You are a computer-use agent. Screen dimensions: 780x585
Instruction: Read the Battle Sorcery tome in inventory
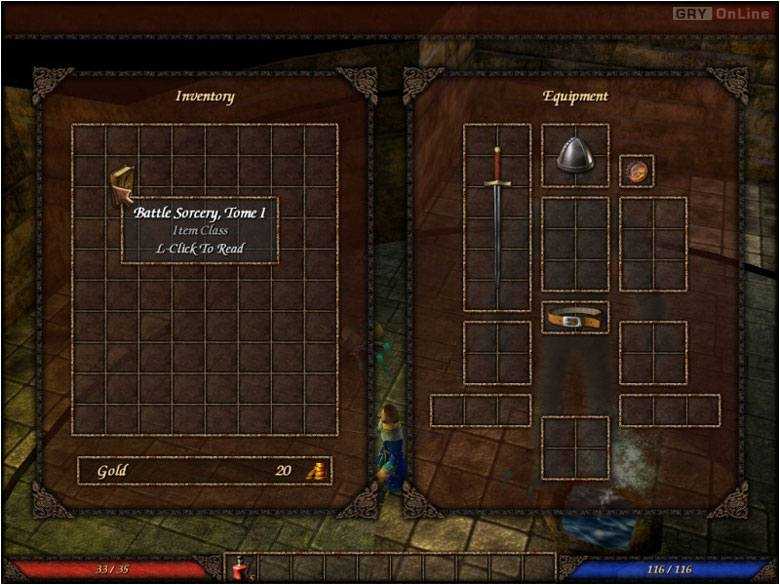click(122, 185)
